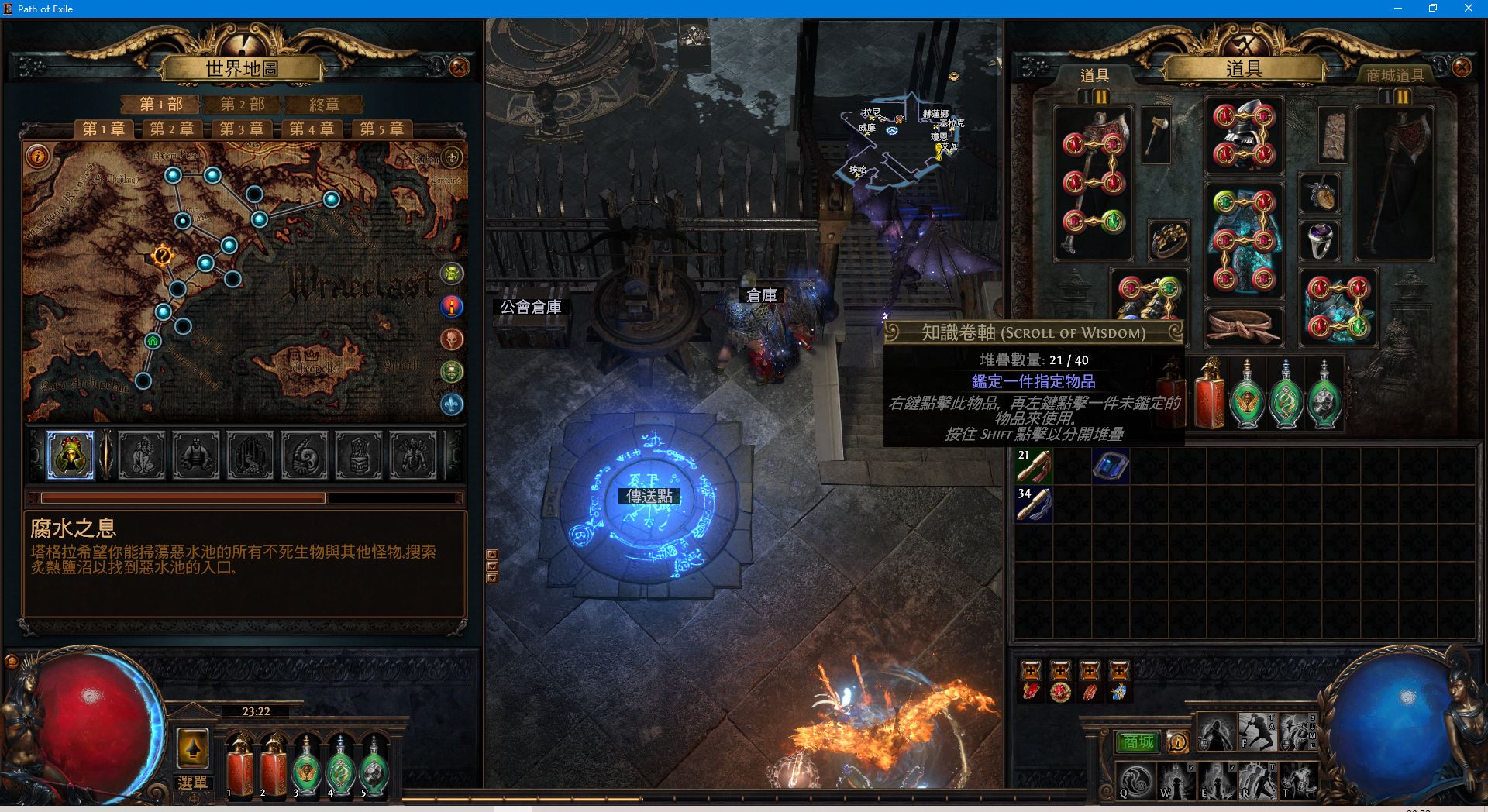Use the flask in hotbar slot 1
Viewport: 1488px width, 812px height.
pyautogui.click(x=239, y=769)
